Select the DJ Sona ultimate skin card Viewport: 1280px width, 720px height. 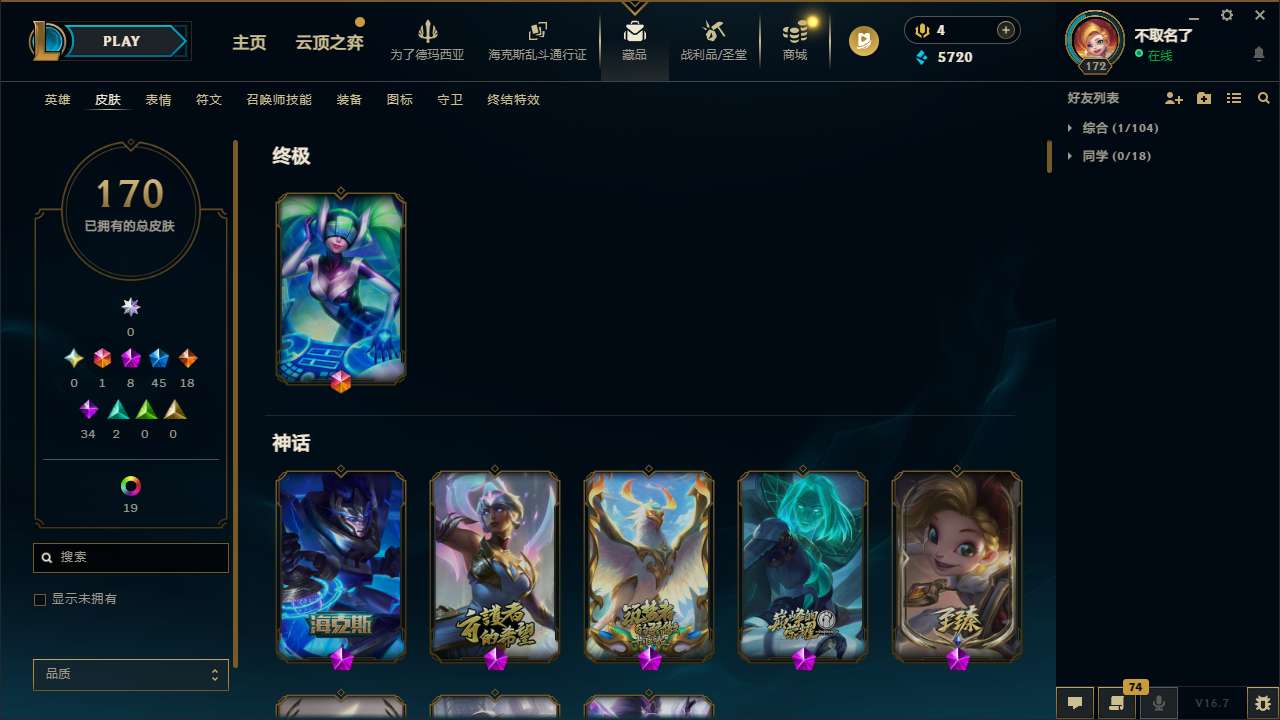340,288
